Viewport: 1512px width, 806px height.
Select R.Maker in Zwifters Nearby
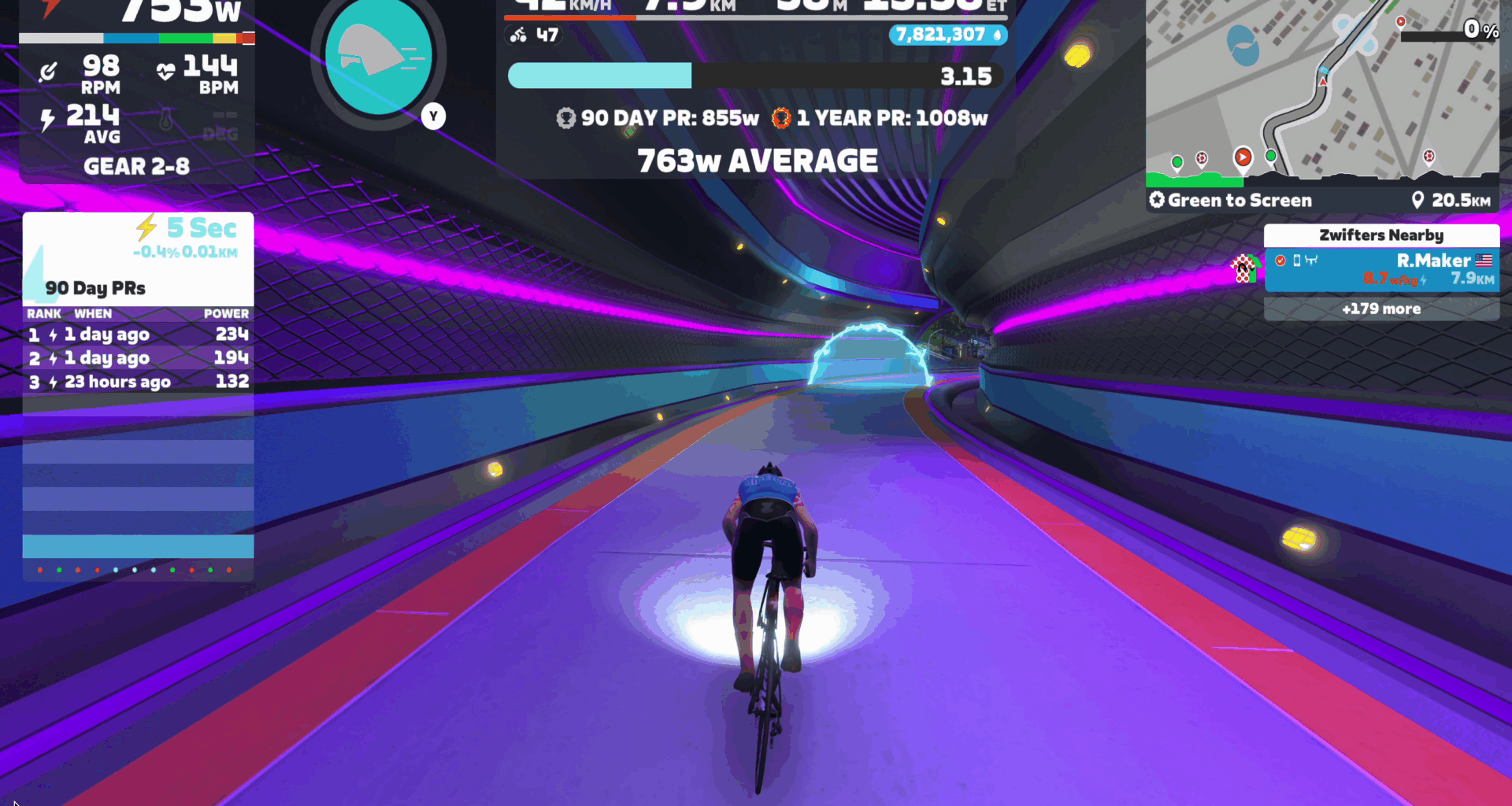tap(1381, 269)
